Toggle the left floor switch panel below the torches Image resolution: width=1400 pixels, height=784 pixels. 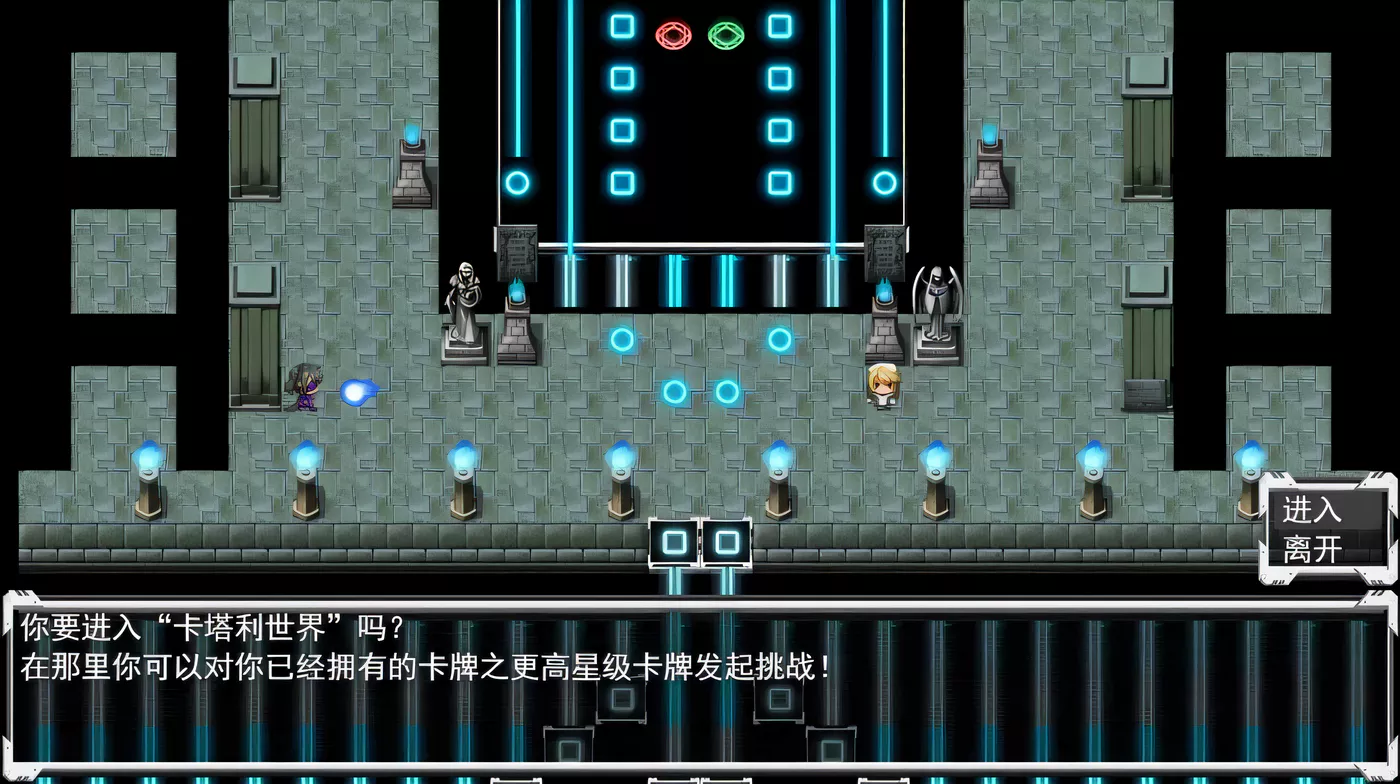click(672, 543)
